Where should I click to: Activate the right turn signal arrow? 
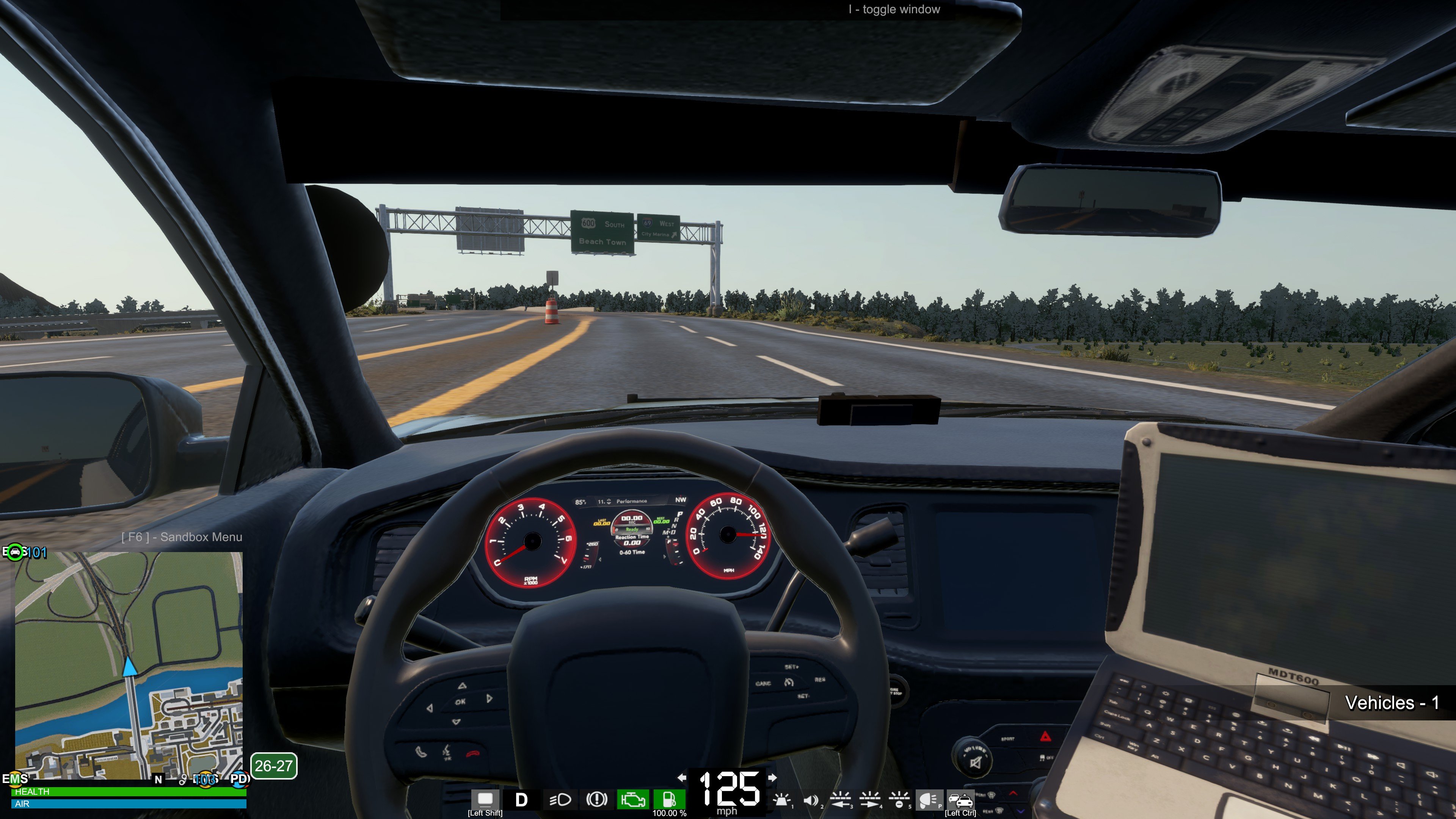[772, 778]
